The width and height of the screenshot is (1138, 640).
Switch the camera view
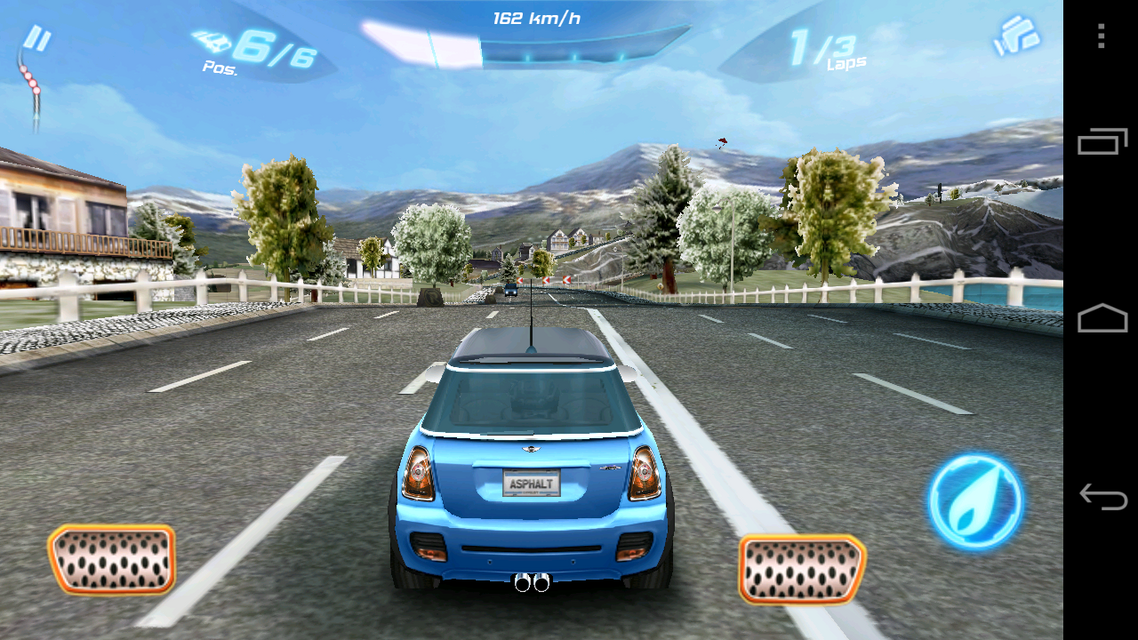click(x=1016, y=37)
